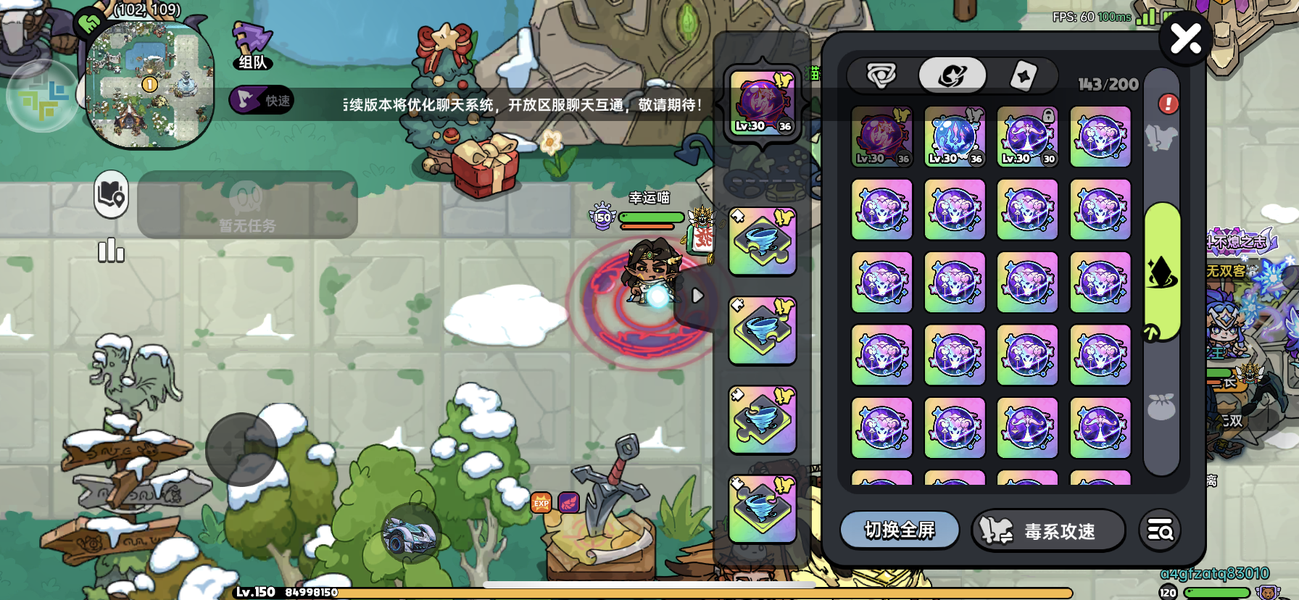1299x600 pixels.
Task: Show the bar chart statistics
Action: pyautogui.click(x=111, y=250)
